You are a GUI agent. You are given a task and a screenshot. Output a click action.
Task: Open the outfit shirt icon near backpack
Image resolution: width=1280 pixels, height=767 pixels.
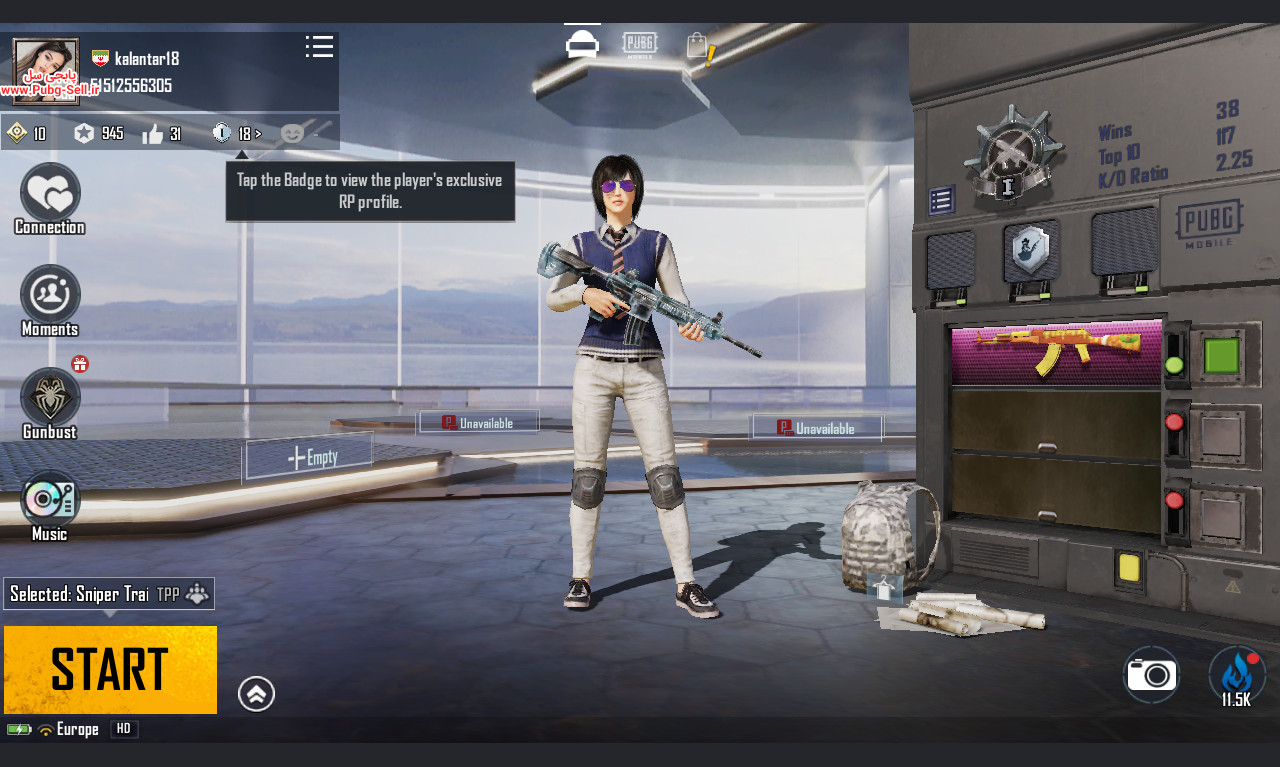tap(884, 590)
